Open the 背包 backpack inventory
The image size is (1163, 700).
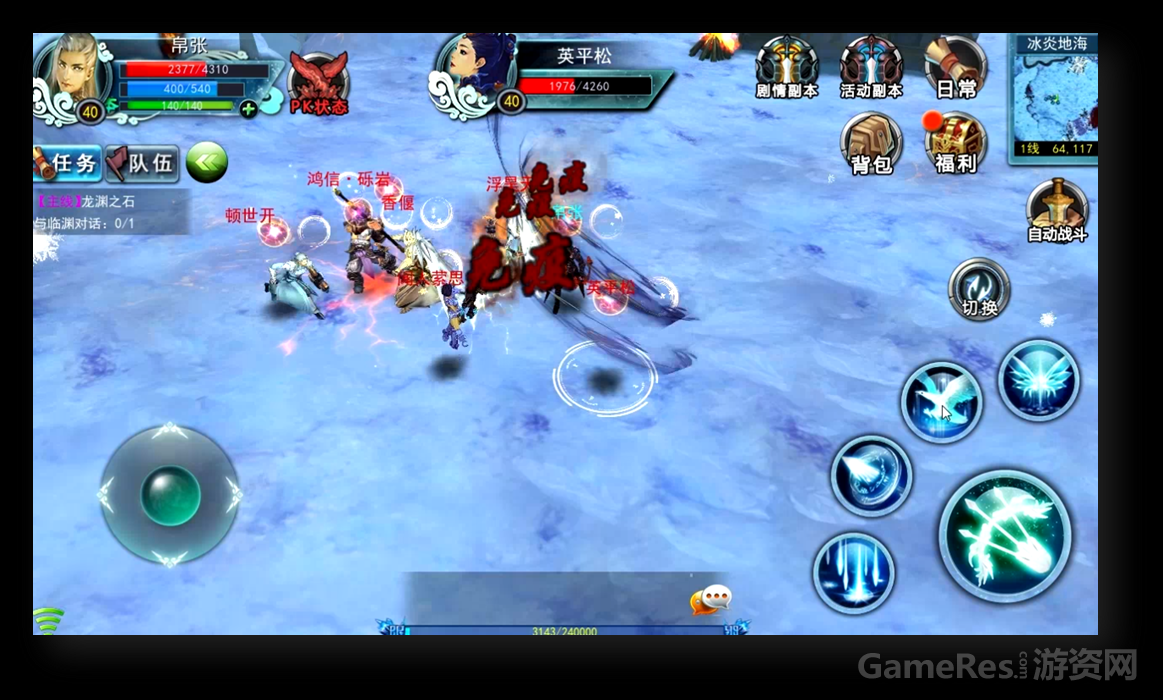tap(871, 143)
